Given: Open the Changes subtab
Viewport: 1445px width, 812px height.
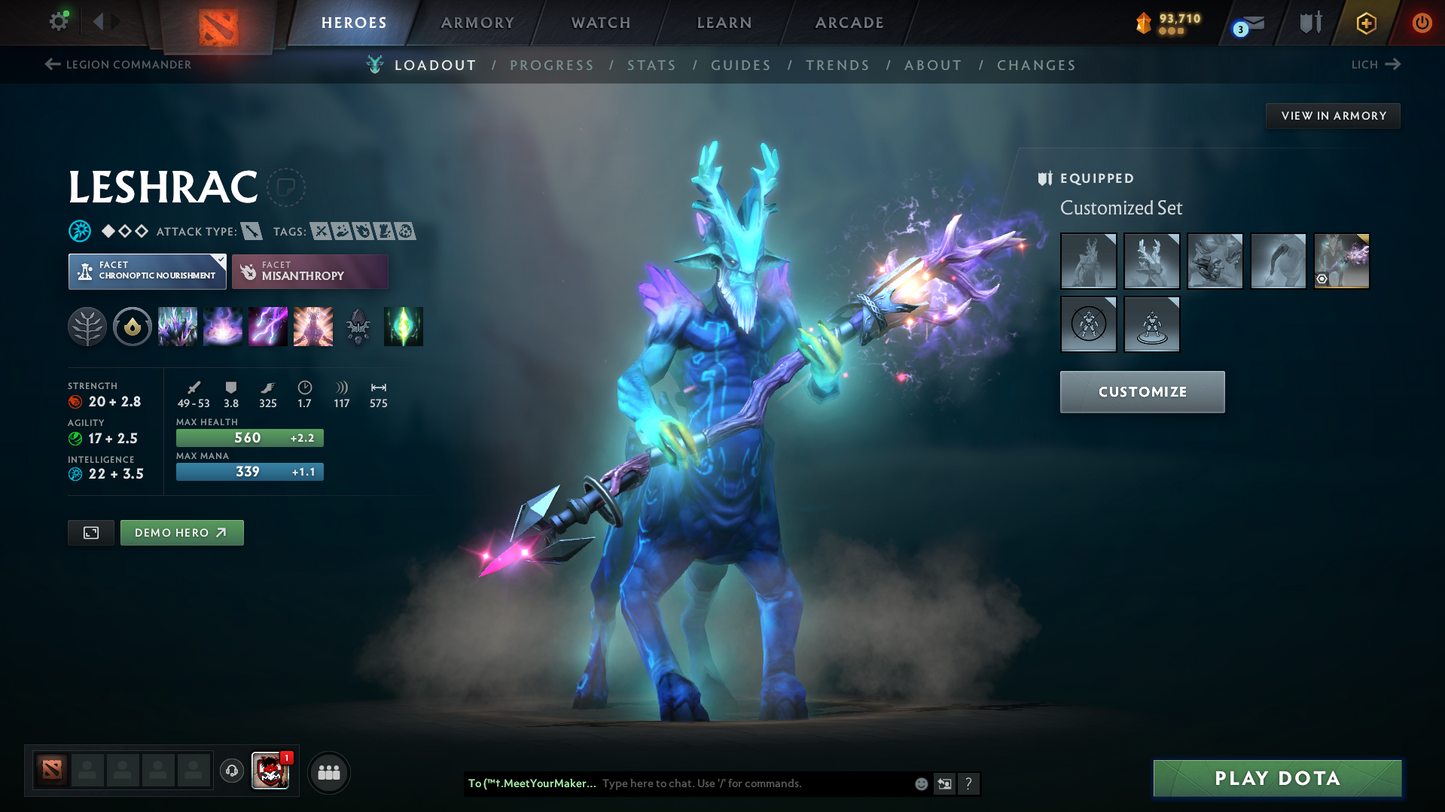Looking at the screenshot, I should pos(1036,65).
